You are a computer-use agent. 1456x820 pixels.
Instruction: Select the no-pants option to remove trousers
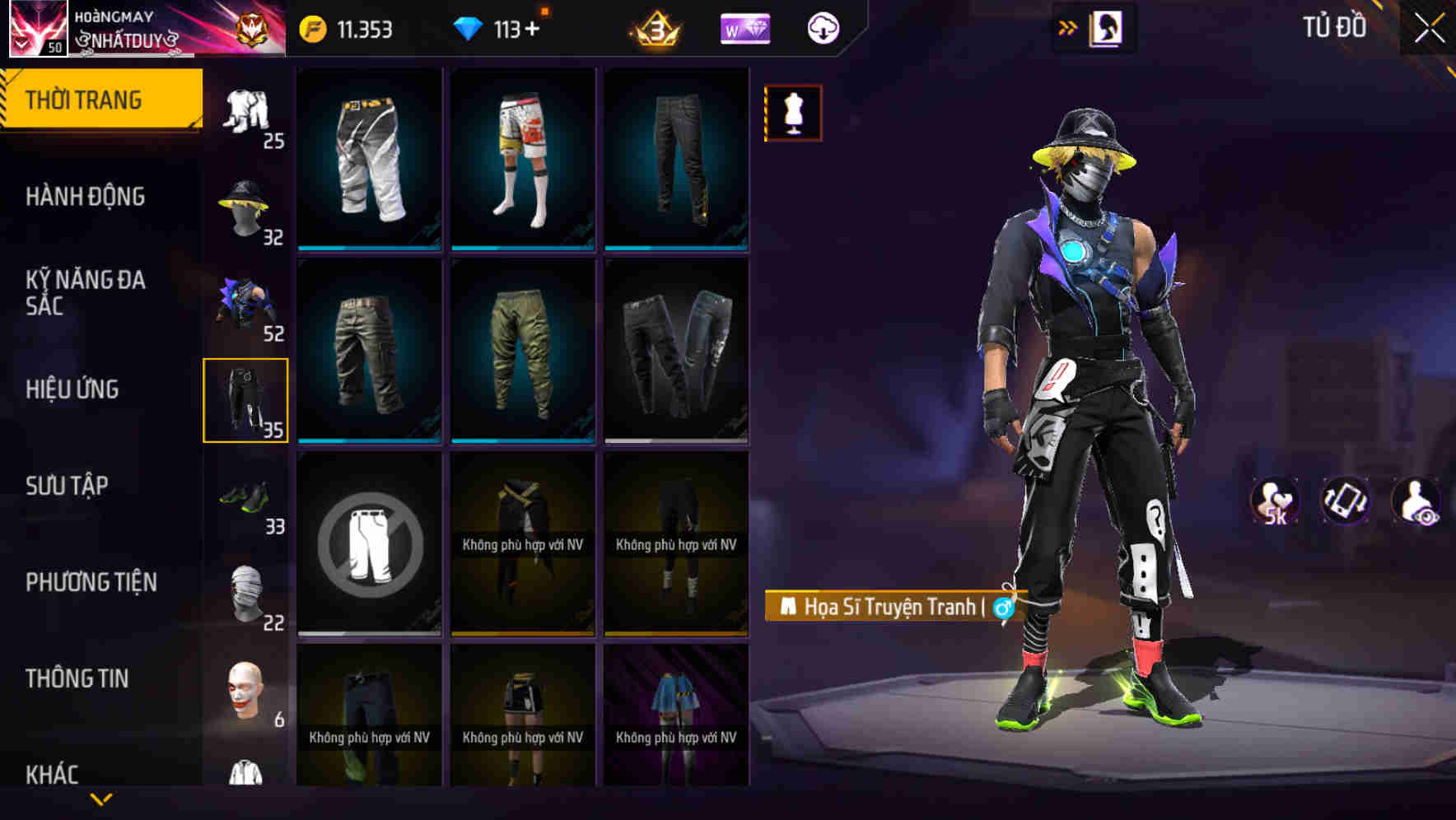(368, 545)
